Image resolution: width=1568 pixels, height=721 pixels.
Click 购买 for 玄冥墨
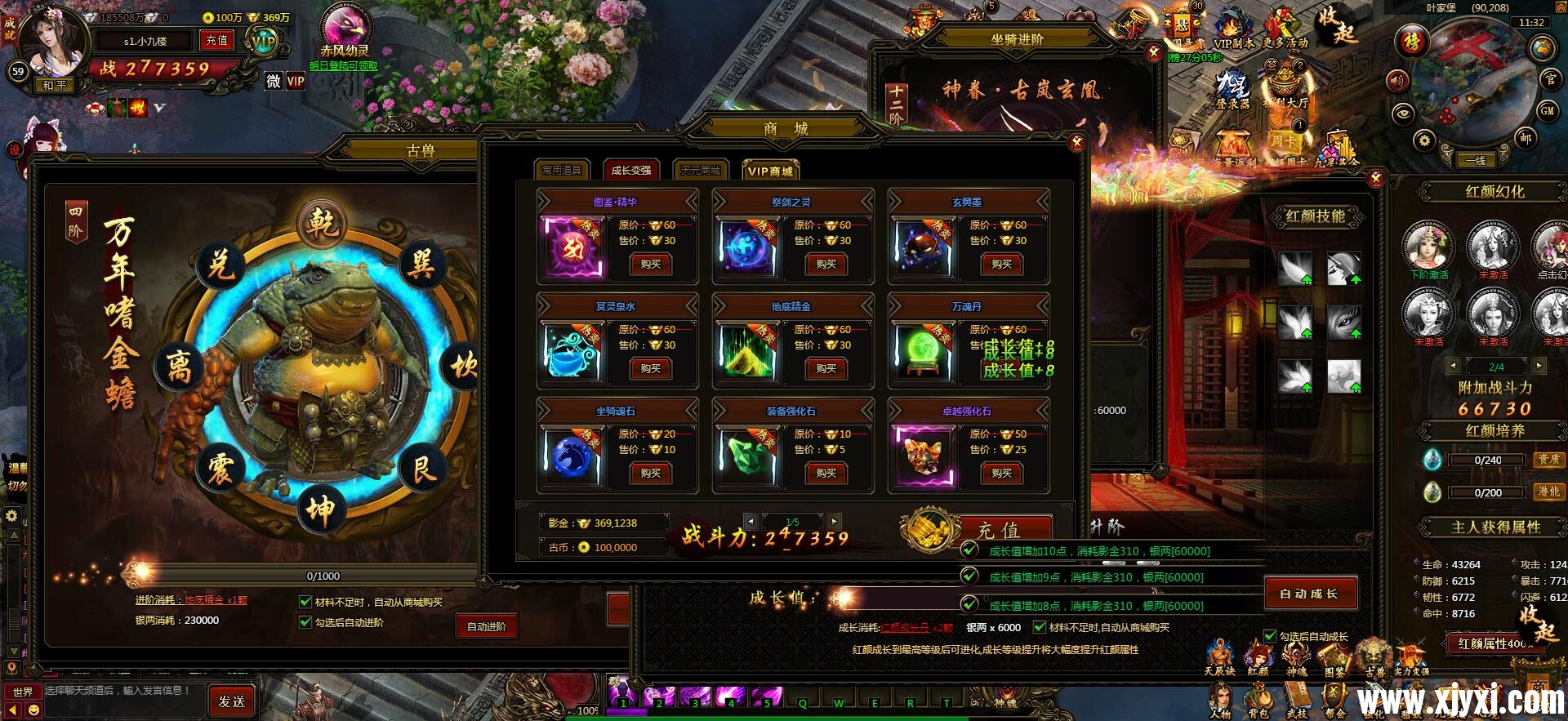(x=1001, y=264)
